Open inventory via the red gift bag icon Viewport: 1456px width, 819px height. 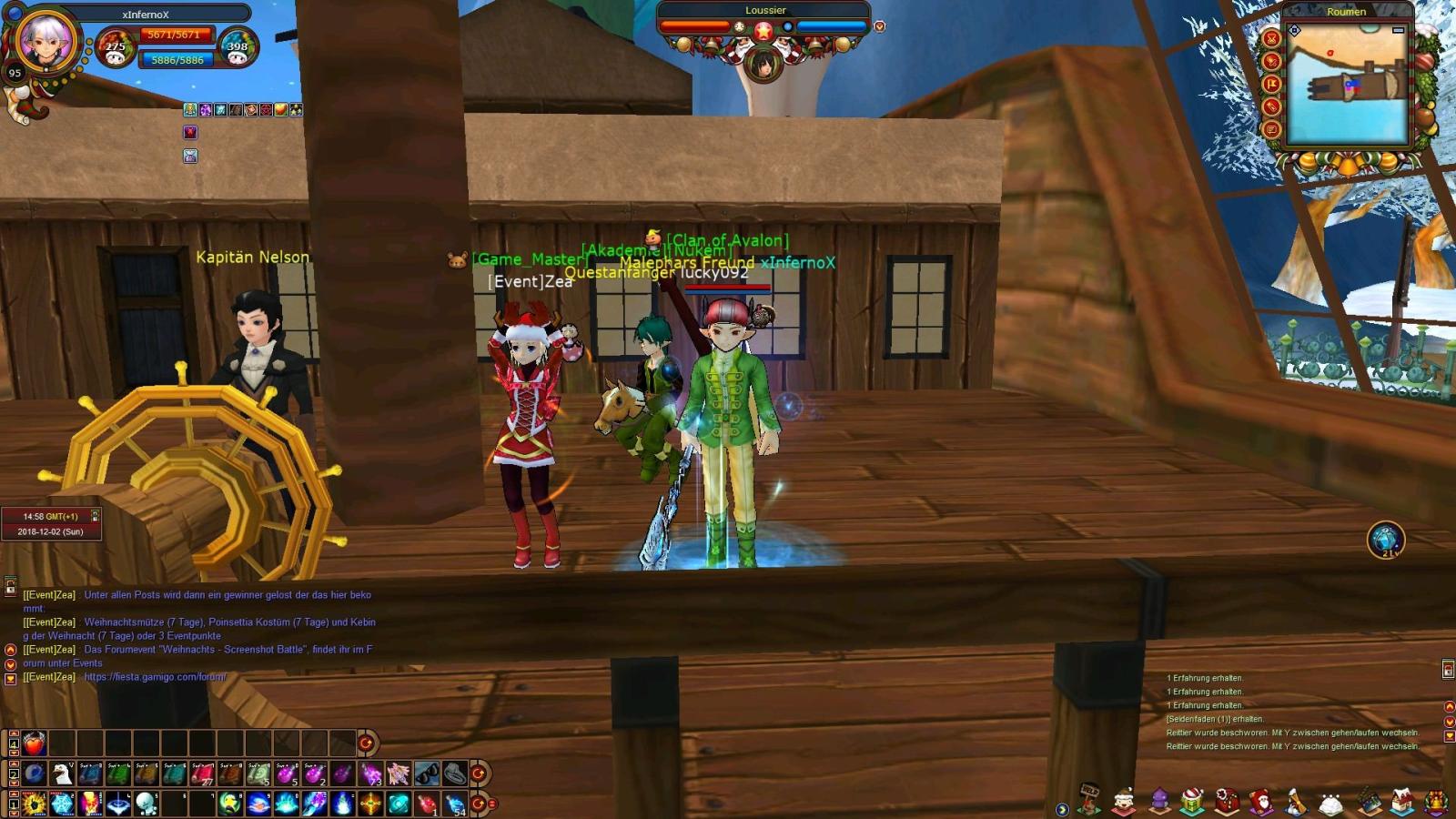(x=1227, y=799)
